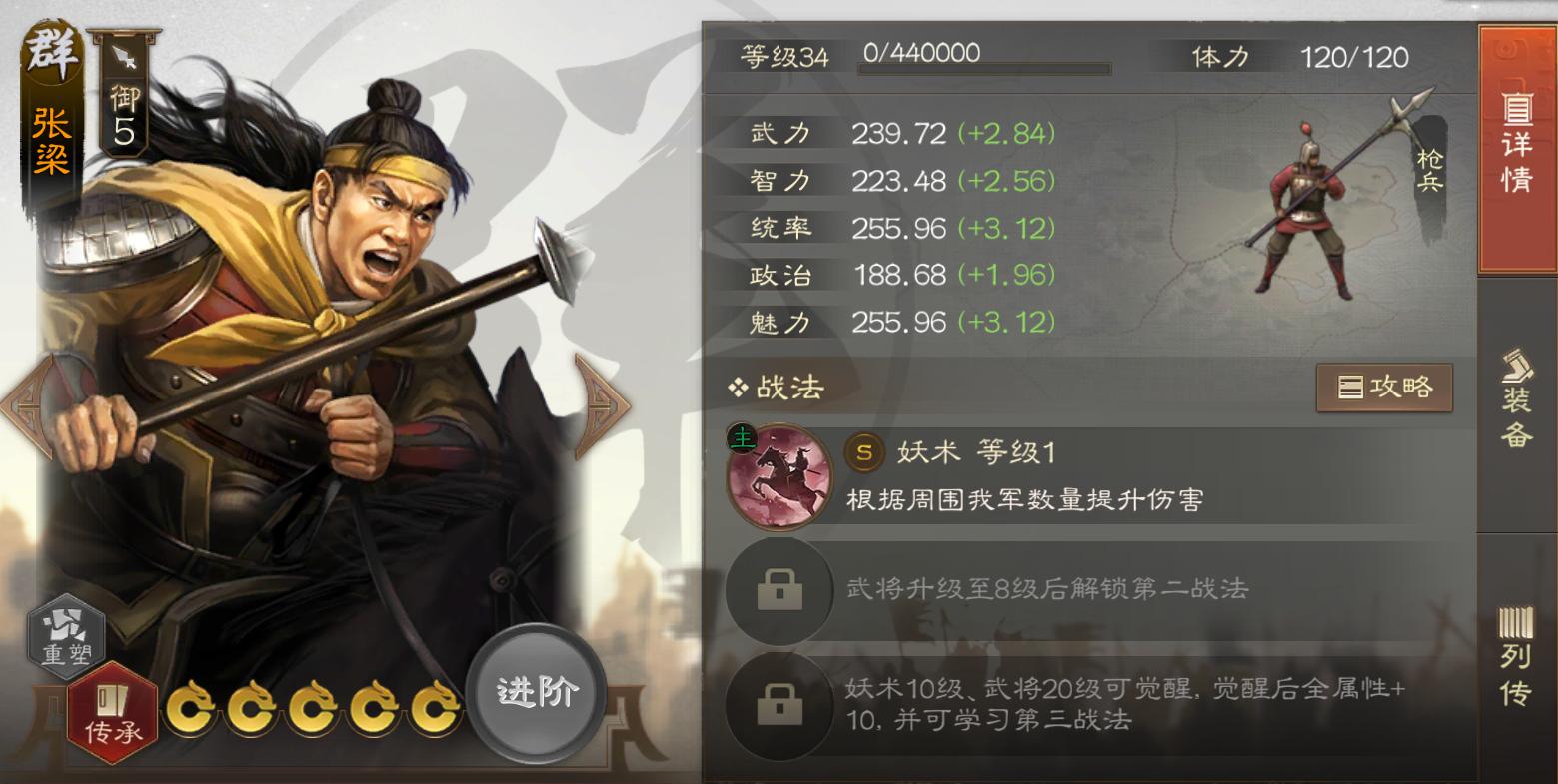
Task: Click the locked second skill padlock
Action: pos(779,591)
